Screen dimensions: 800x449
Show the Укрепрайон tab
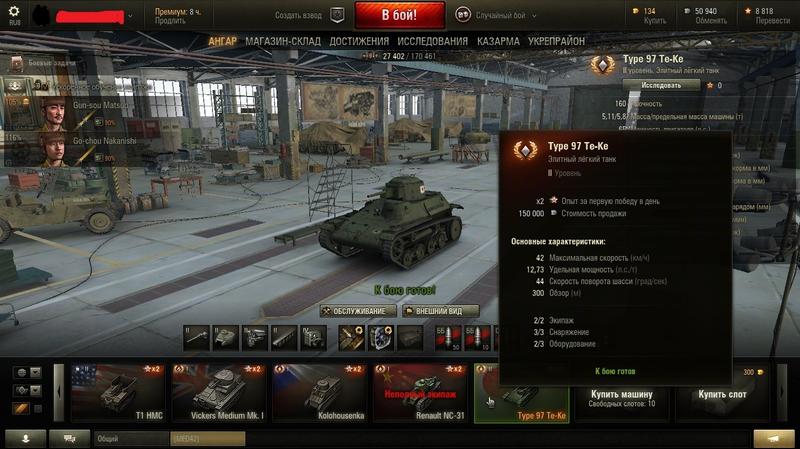[557, 42]
